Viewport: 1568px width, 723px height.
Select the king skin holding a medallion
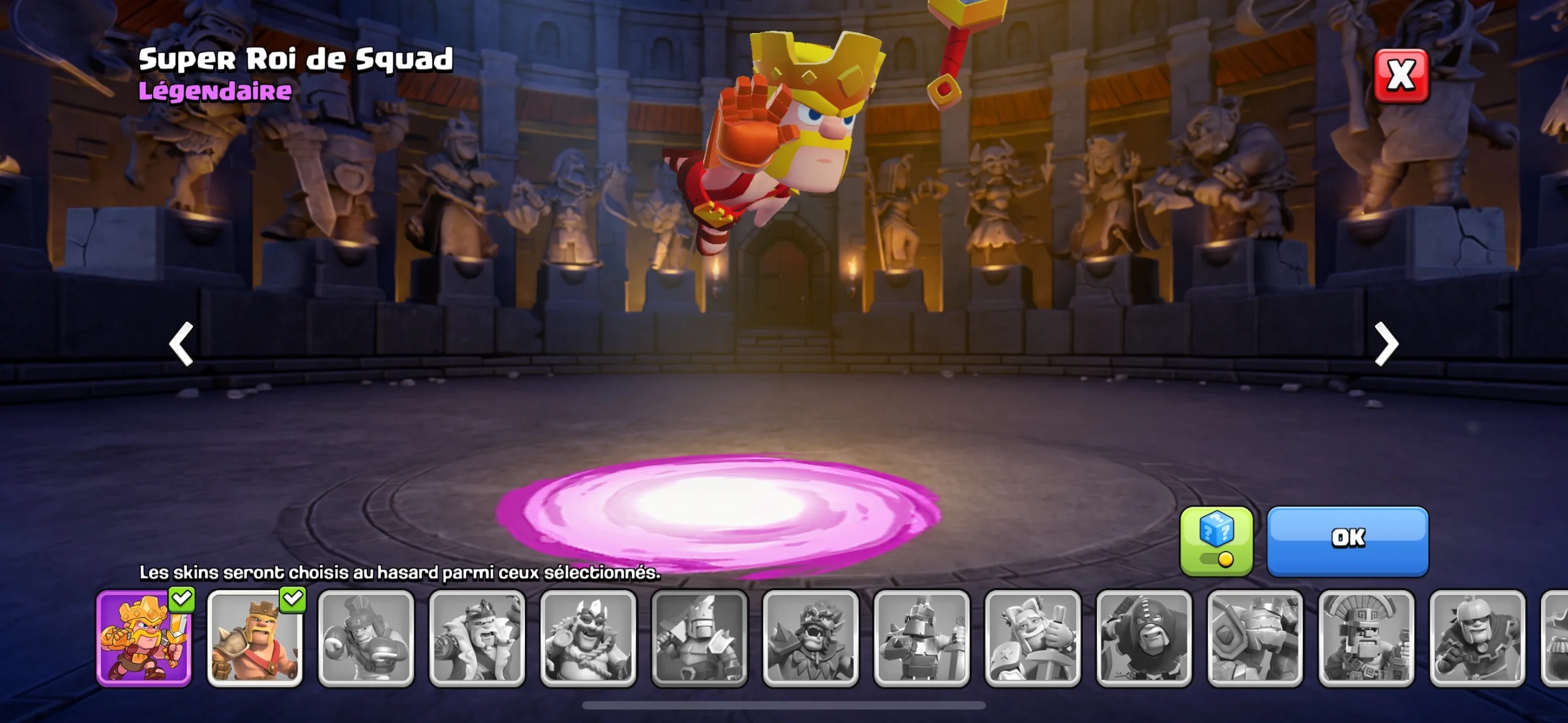589,638
